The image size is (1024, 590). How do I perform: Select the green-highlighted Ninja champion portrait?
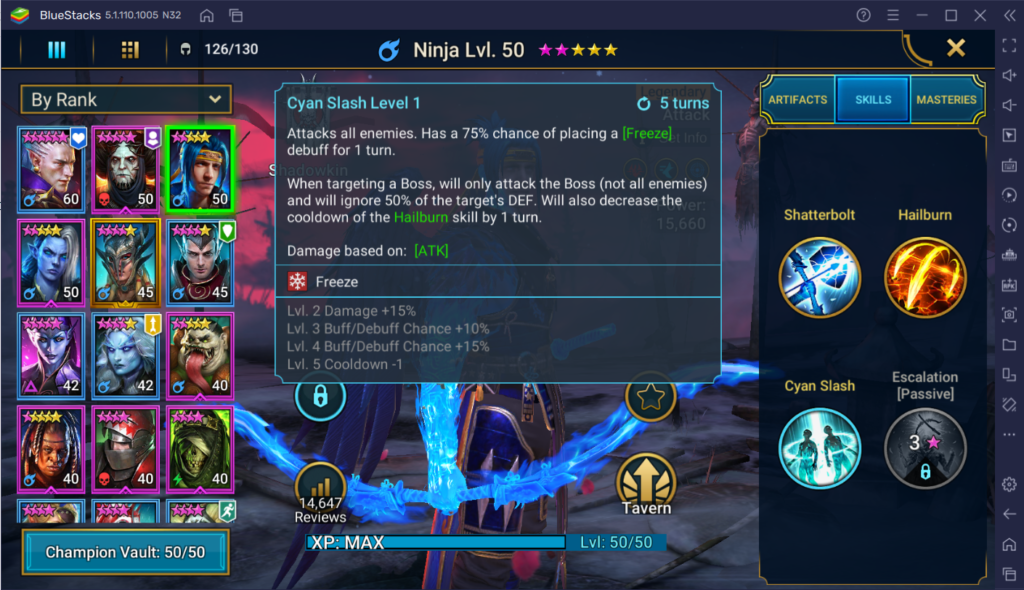pyautogui.click(x=200, y=168)
